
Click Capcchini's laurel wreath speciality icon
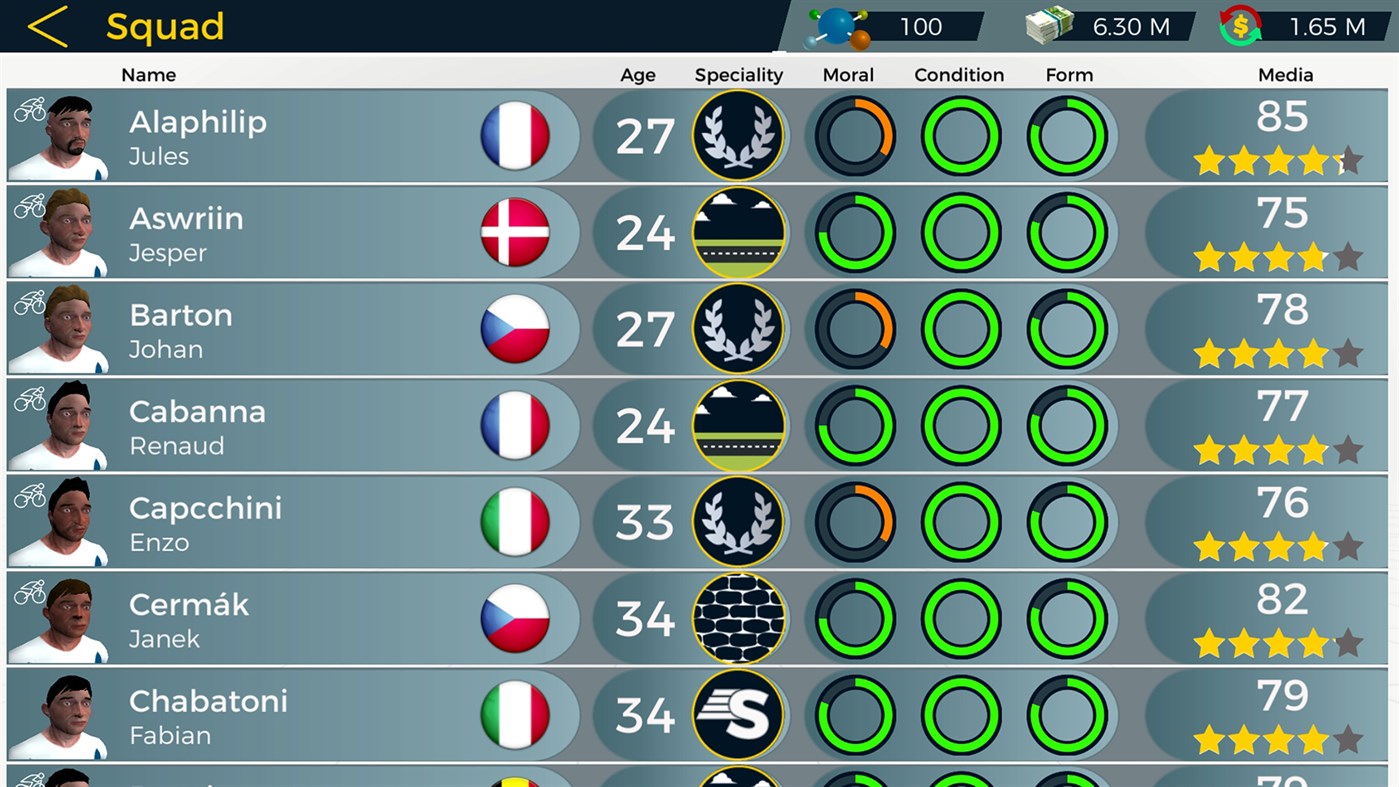[x=739, y=521]
